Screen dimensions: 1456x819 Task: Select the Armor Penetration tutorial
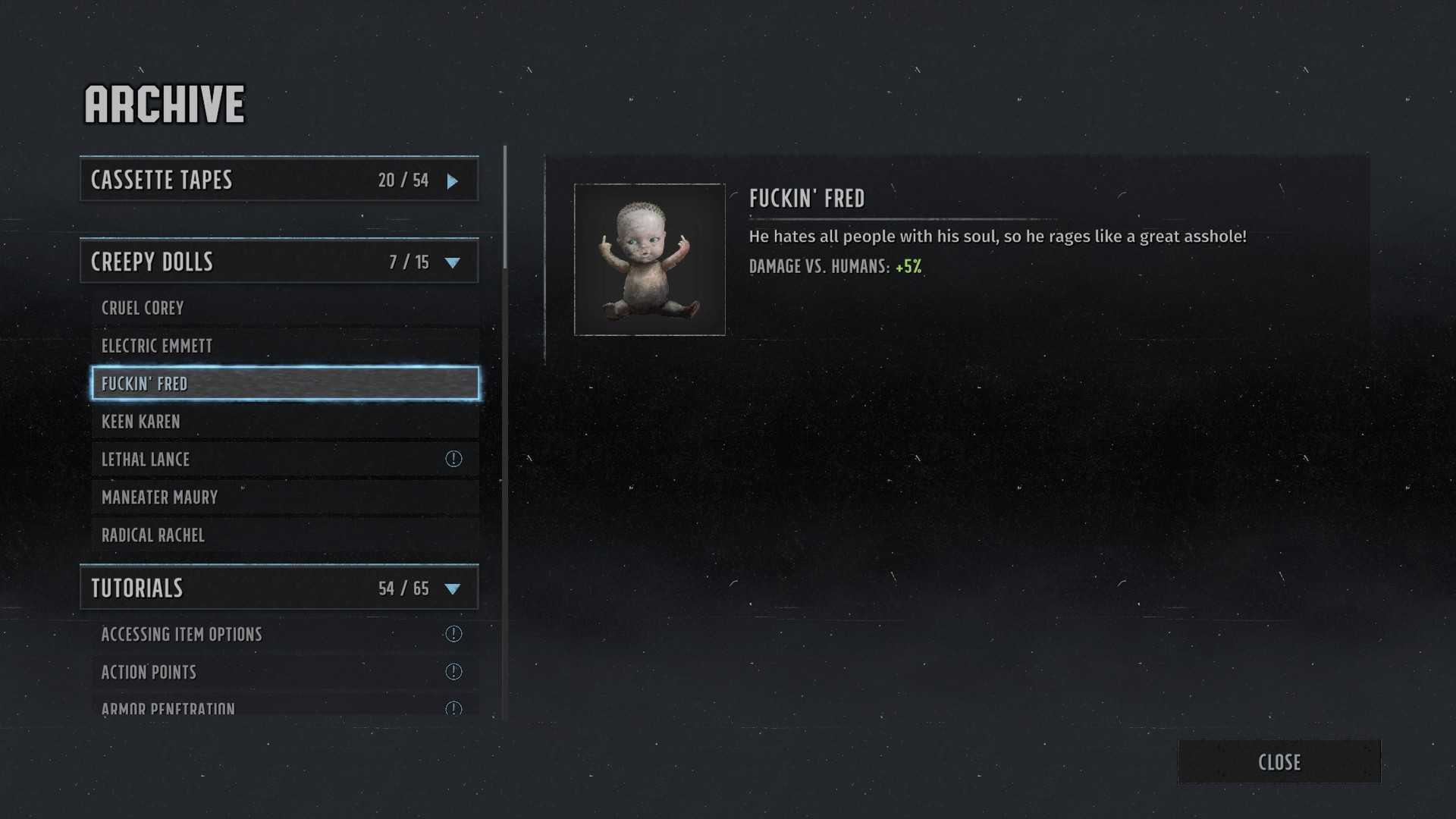tap(284, 707)
